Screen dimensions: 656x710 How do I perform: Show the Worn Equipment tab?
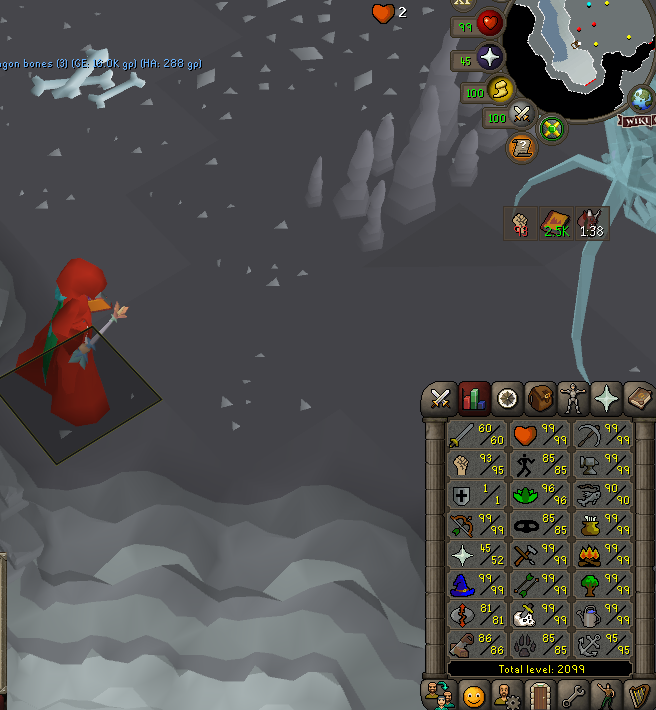coord(574,398)
